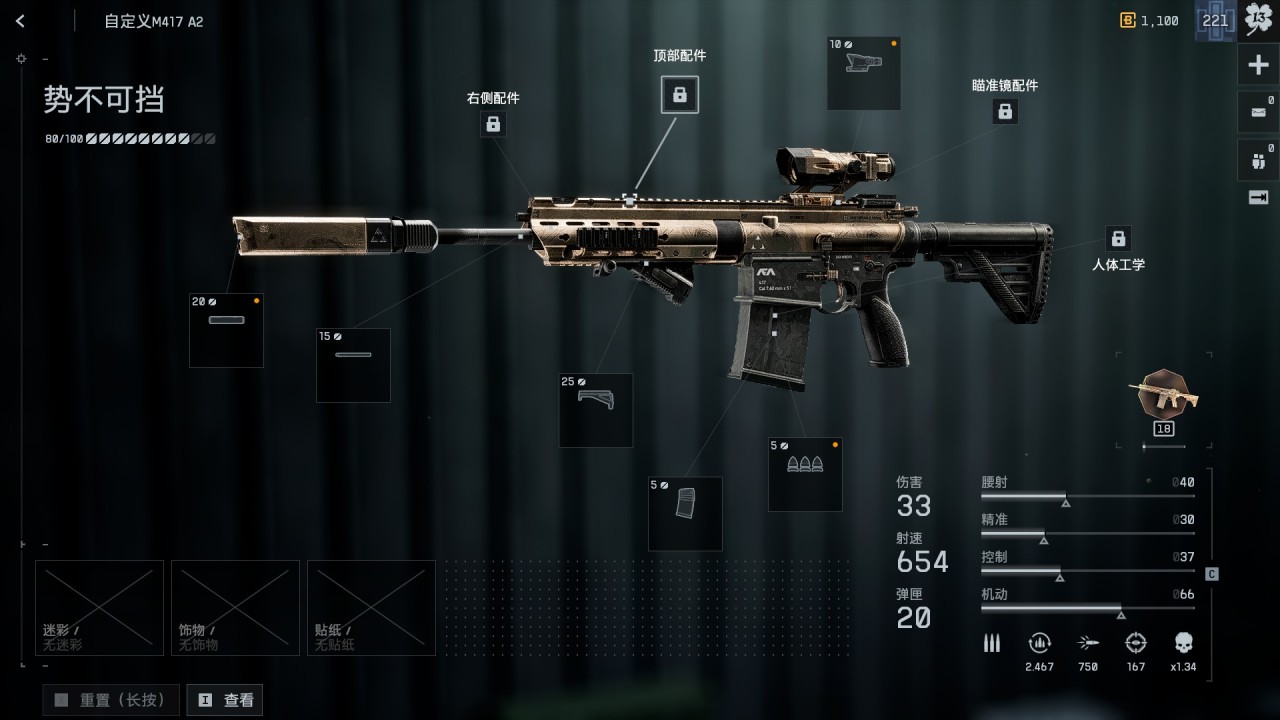Open the 饰物 charm slot
The width and height of the screenshot is (1280, 720).
pyautogui.click(x=235, y=607)
